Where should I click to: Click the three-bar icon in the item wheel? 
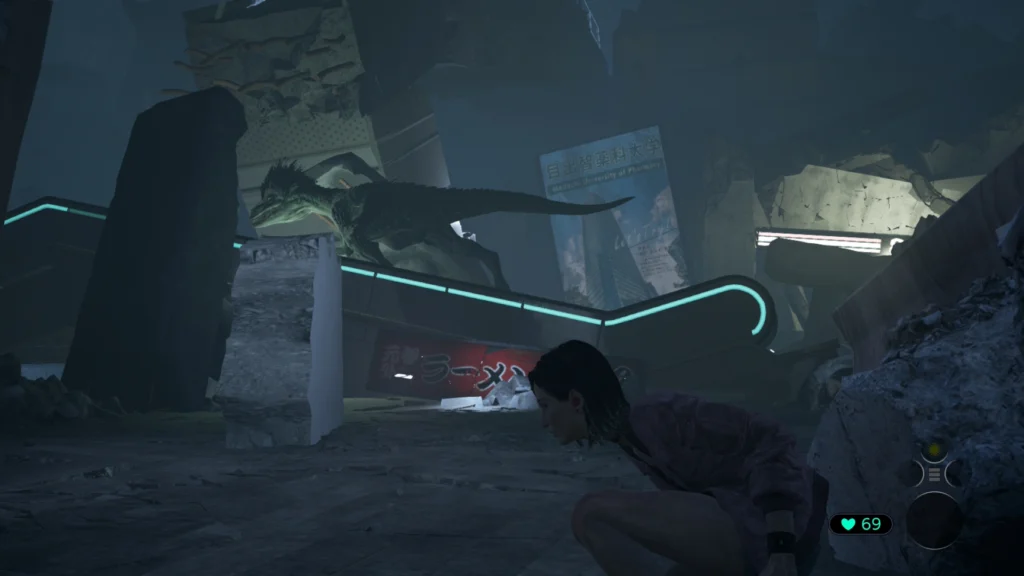tap(934, 473)
